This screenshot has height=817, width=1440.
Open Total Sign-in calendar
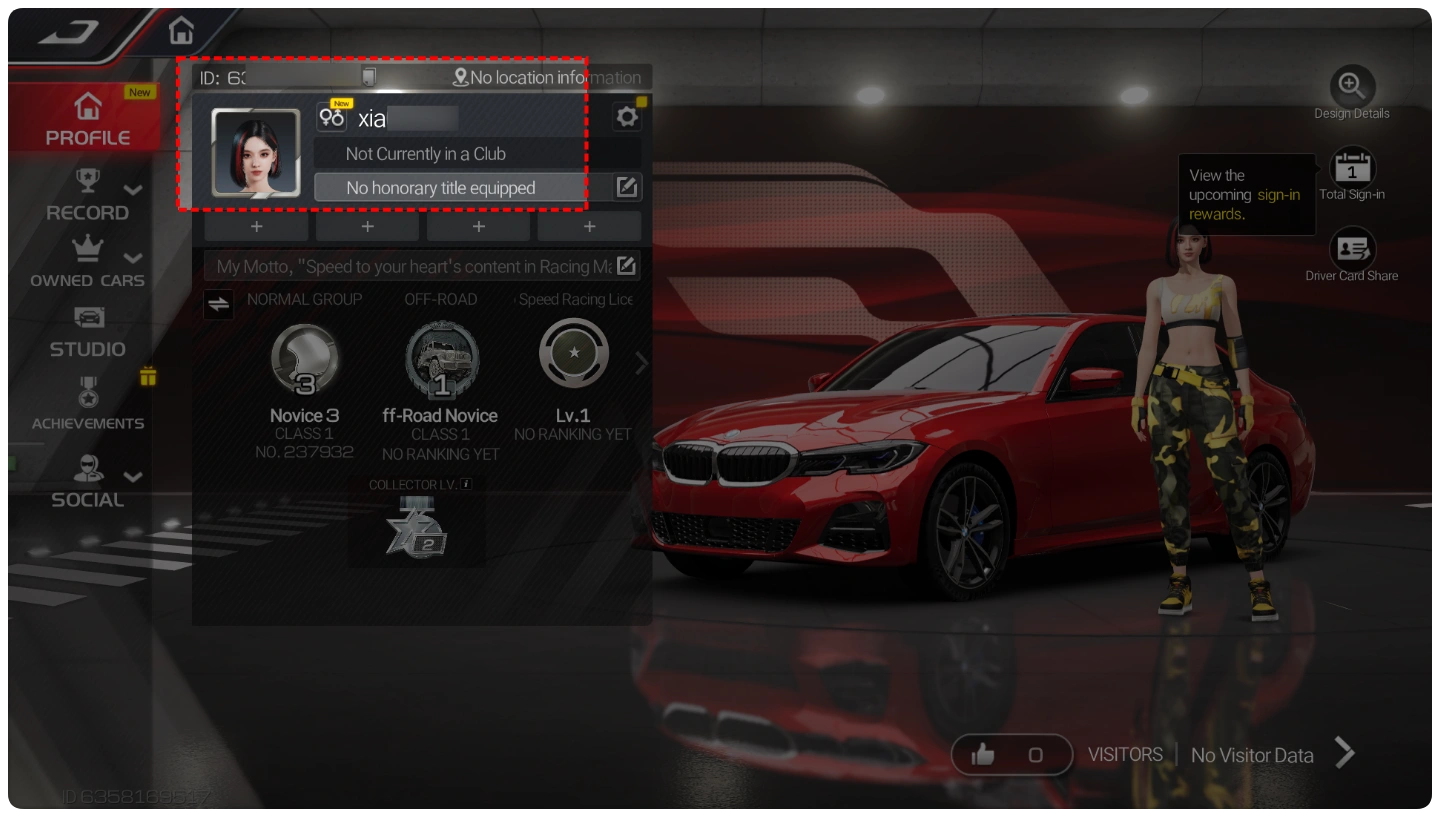[x=1352, y=168]
